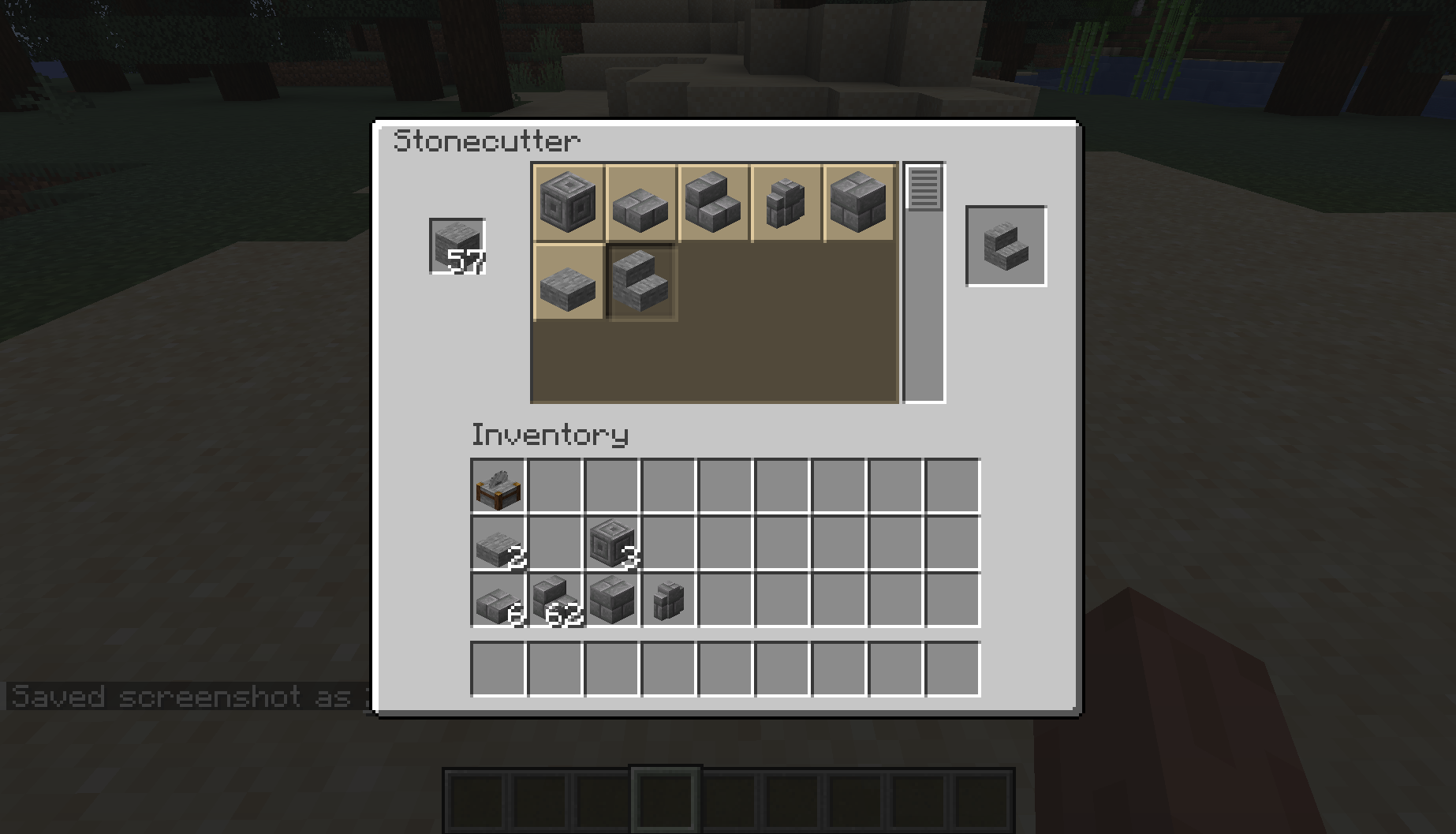The image size is (1456, 834).
Task: Click an empty bottom inventory slot
Action: click(x=498, y=669)
